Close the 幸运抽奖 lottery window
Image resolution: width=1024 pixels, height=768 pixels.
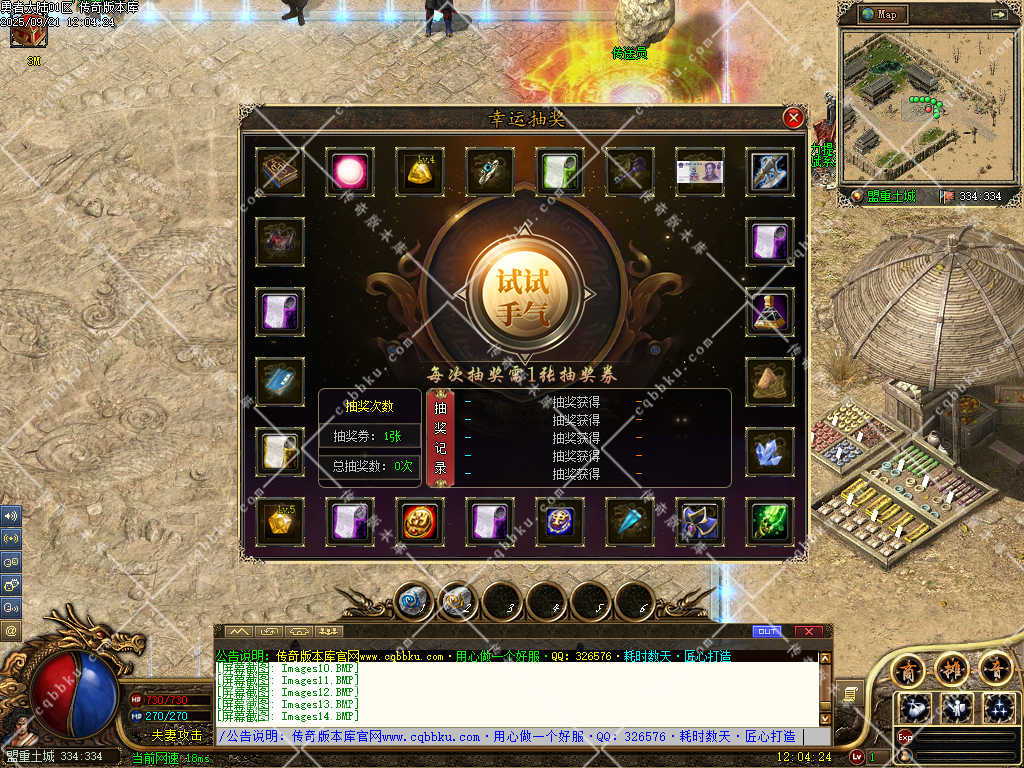pyautogui.click(x=793, y=118)
